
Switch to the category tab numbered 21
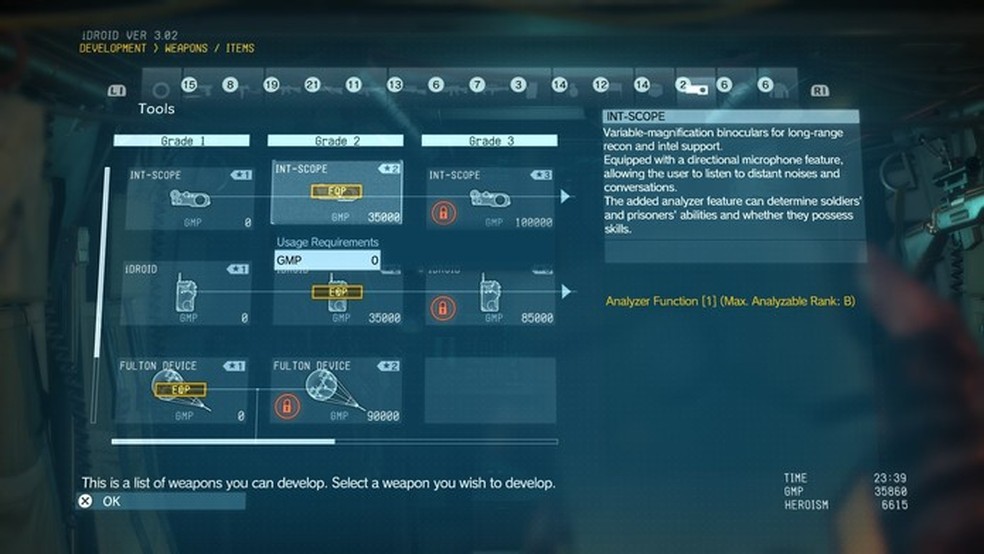pos(312,86)
